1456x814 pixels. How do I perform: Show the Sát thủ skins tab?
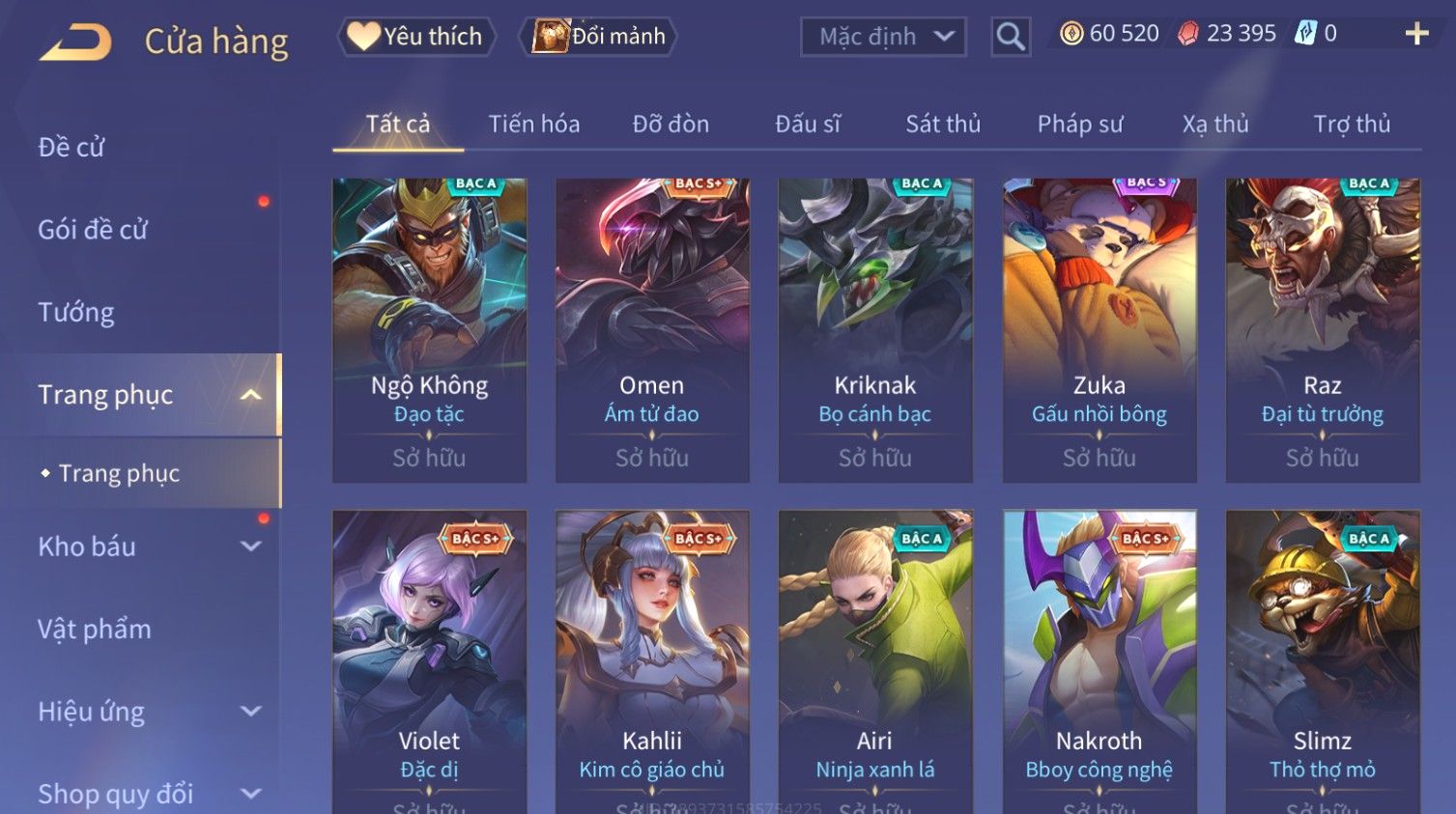pos(942,124)
